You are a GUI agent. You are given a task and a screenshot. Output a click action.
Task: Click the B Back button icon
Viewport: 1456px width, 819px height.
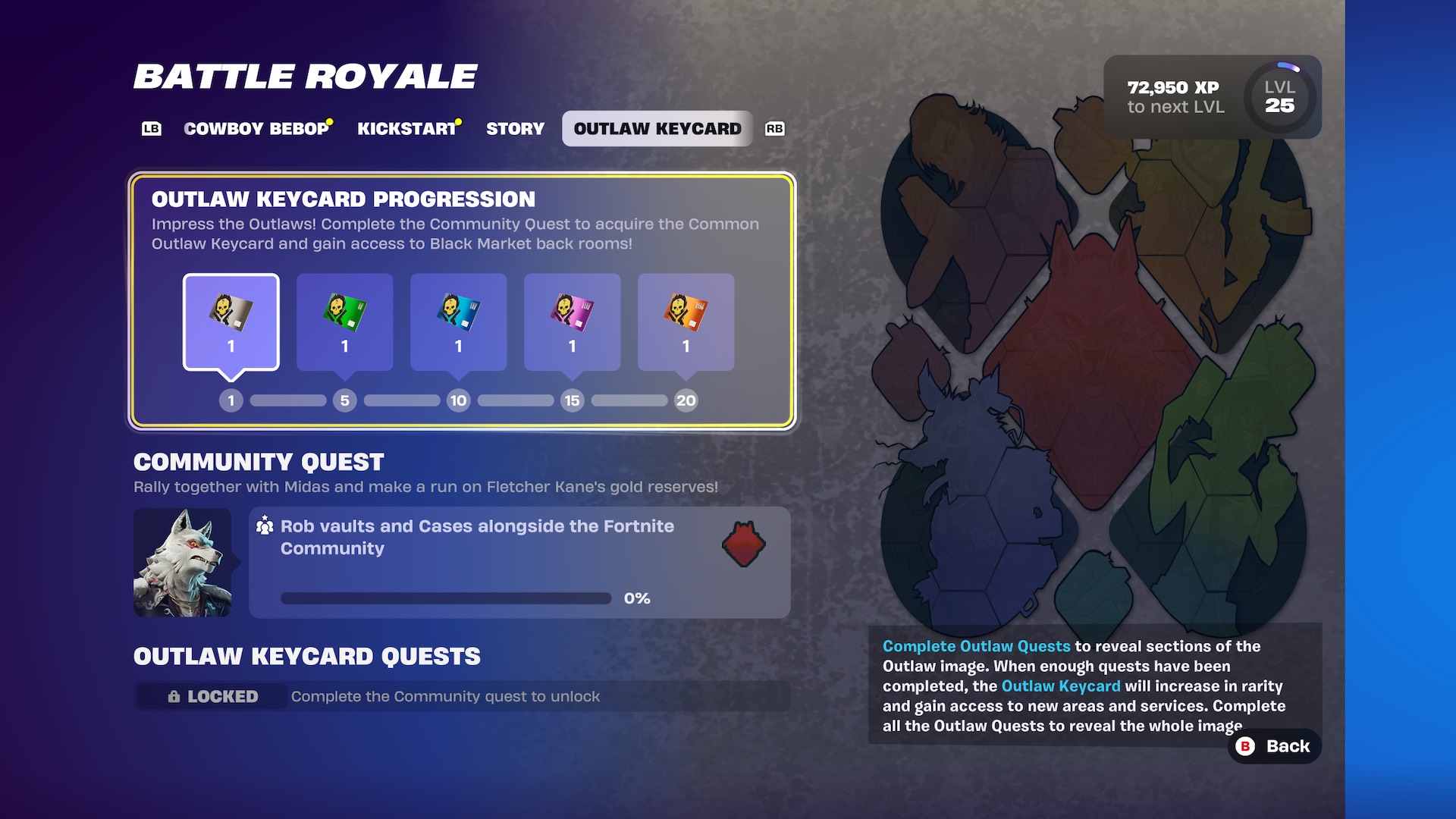coord(1244,746)
